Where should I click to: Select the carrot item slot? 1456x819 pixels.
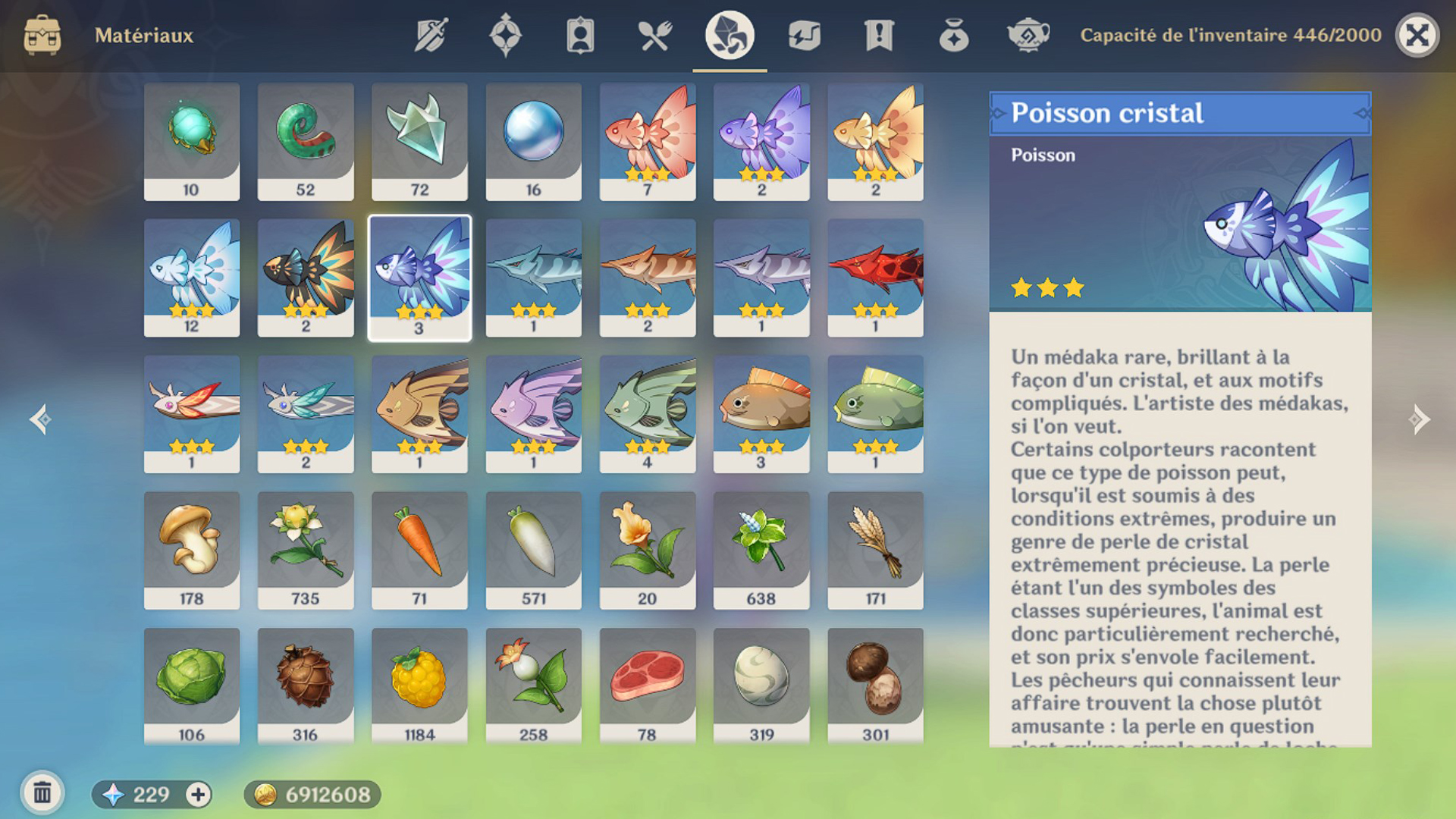coord(419,549)
